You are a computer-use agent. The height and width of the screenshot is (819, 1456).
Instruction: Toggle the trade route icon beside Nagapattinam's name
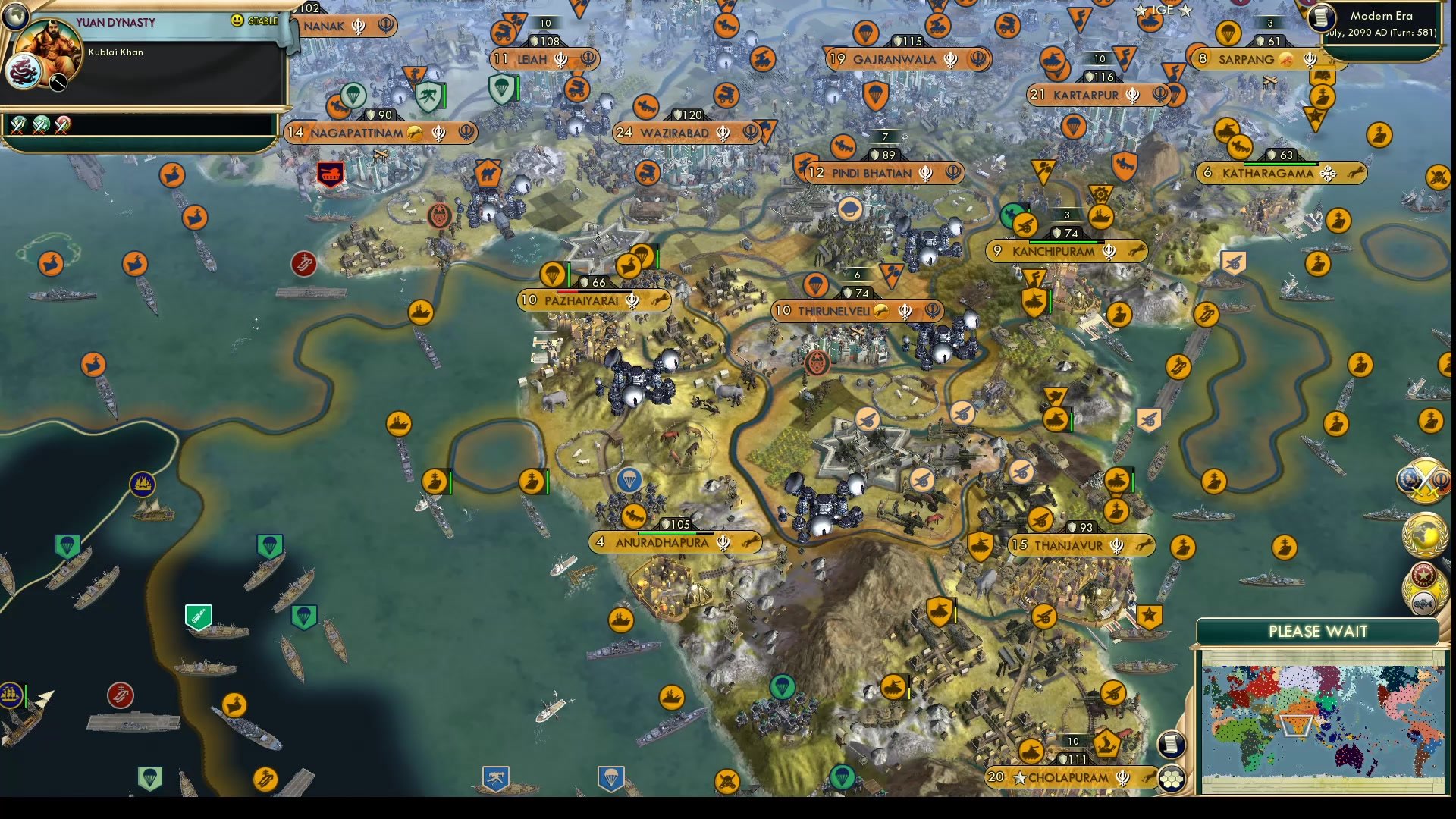[x=413, y=132]
